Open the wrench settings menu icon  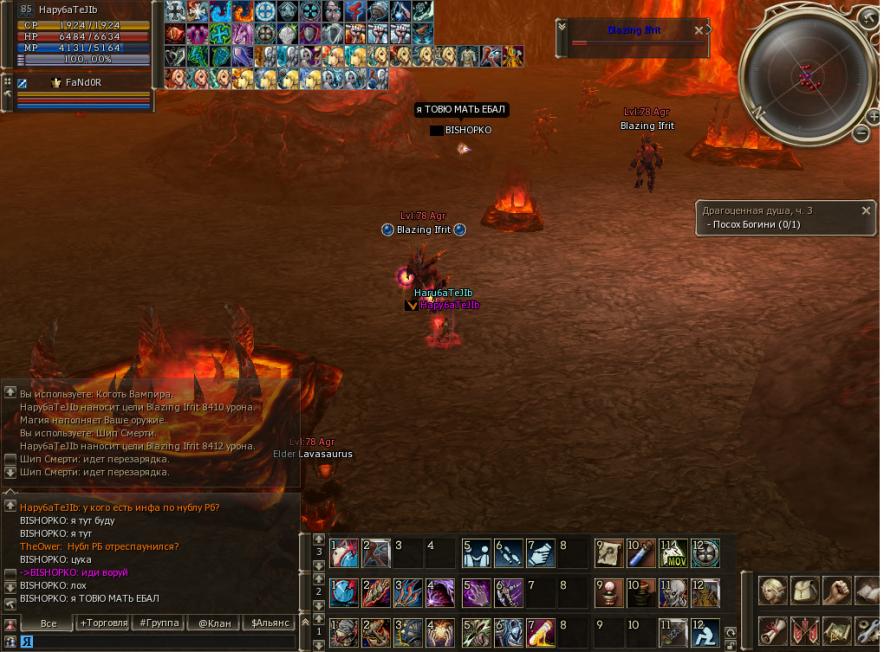[869, 631]
